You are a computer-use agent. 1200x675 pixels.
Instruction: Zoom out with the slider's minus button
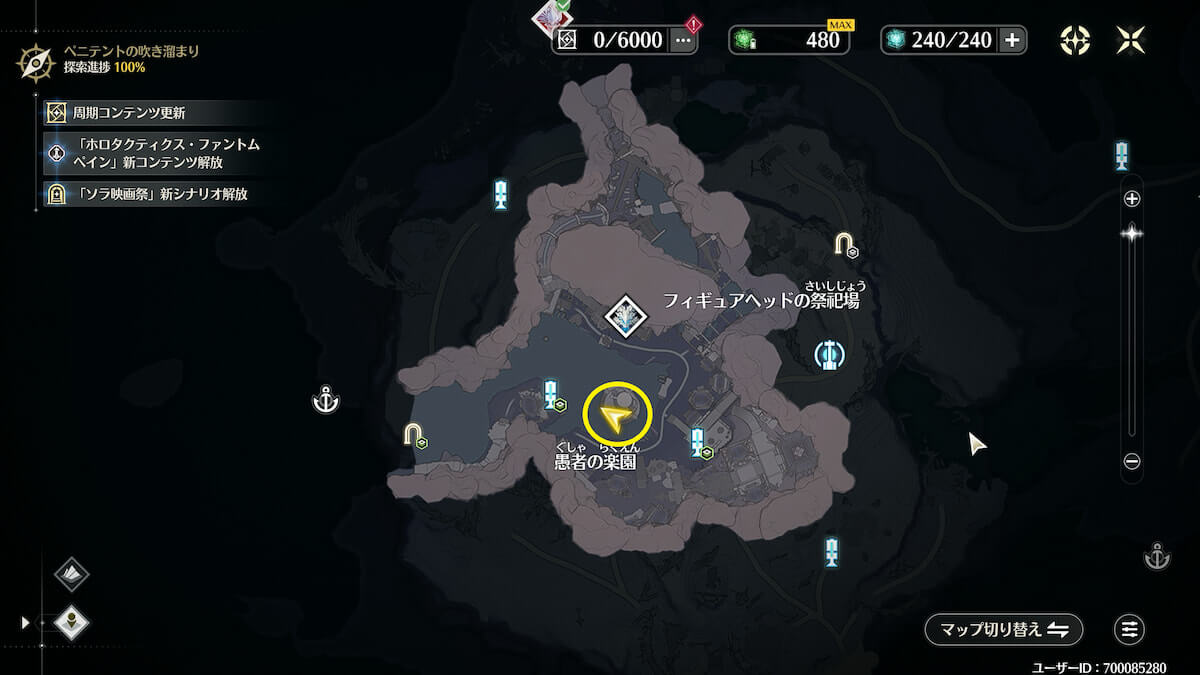coord(1132,462)
